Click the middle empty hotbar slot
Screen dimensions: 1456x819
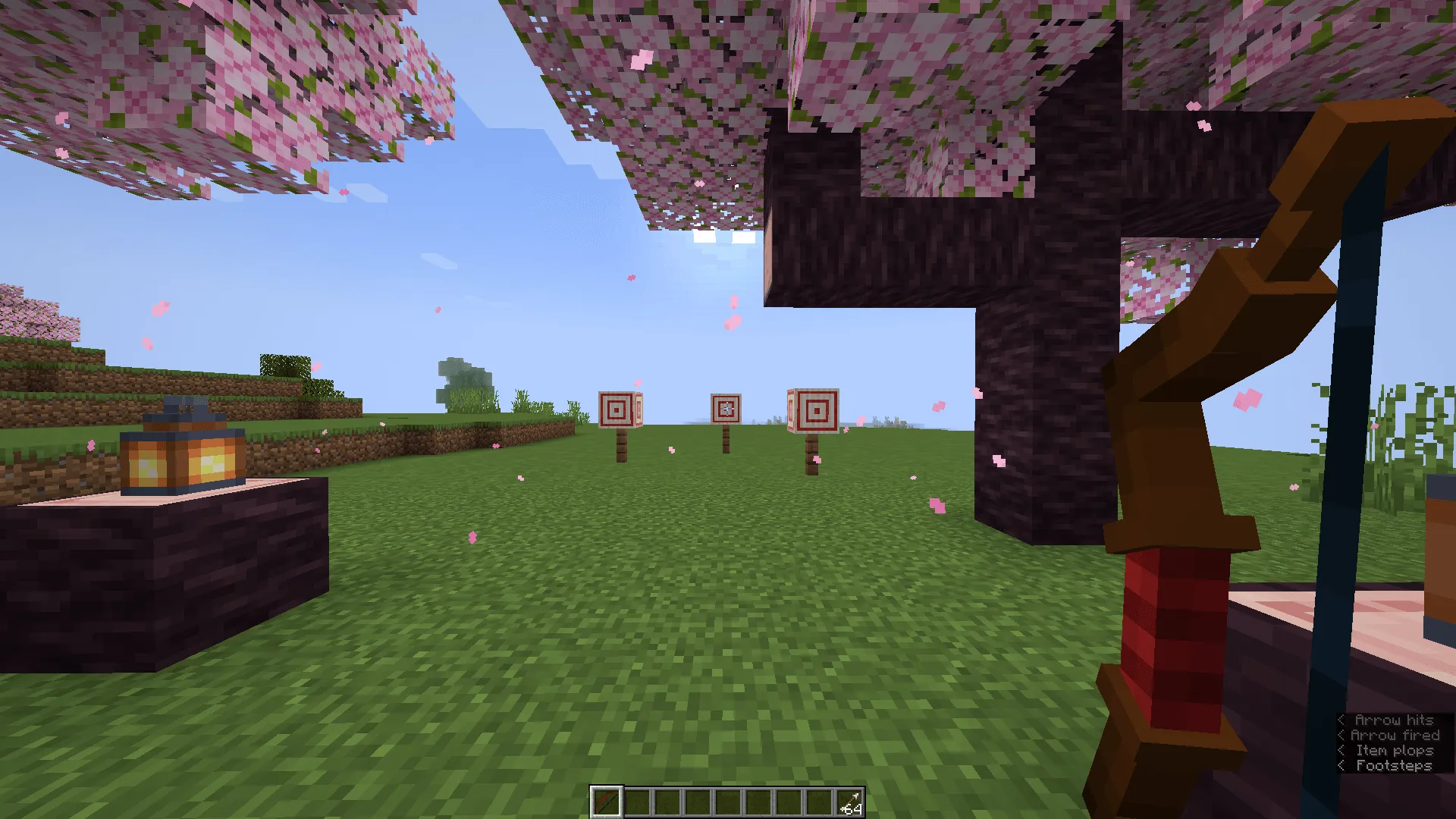tap(728, 802)
